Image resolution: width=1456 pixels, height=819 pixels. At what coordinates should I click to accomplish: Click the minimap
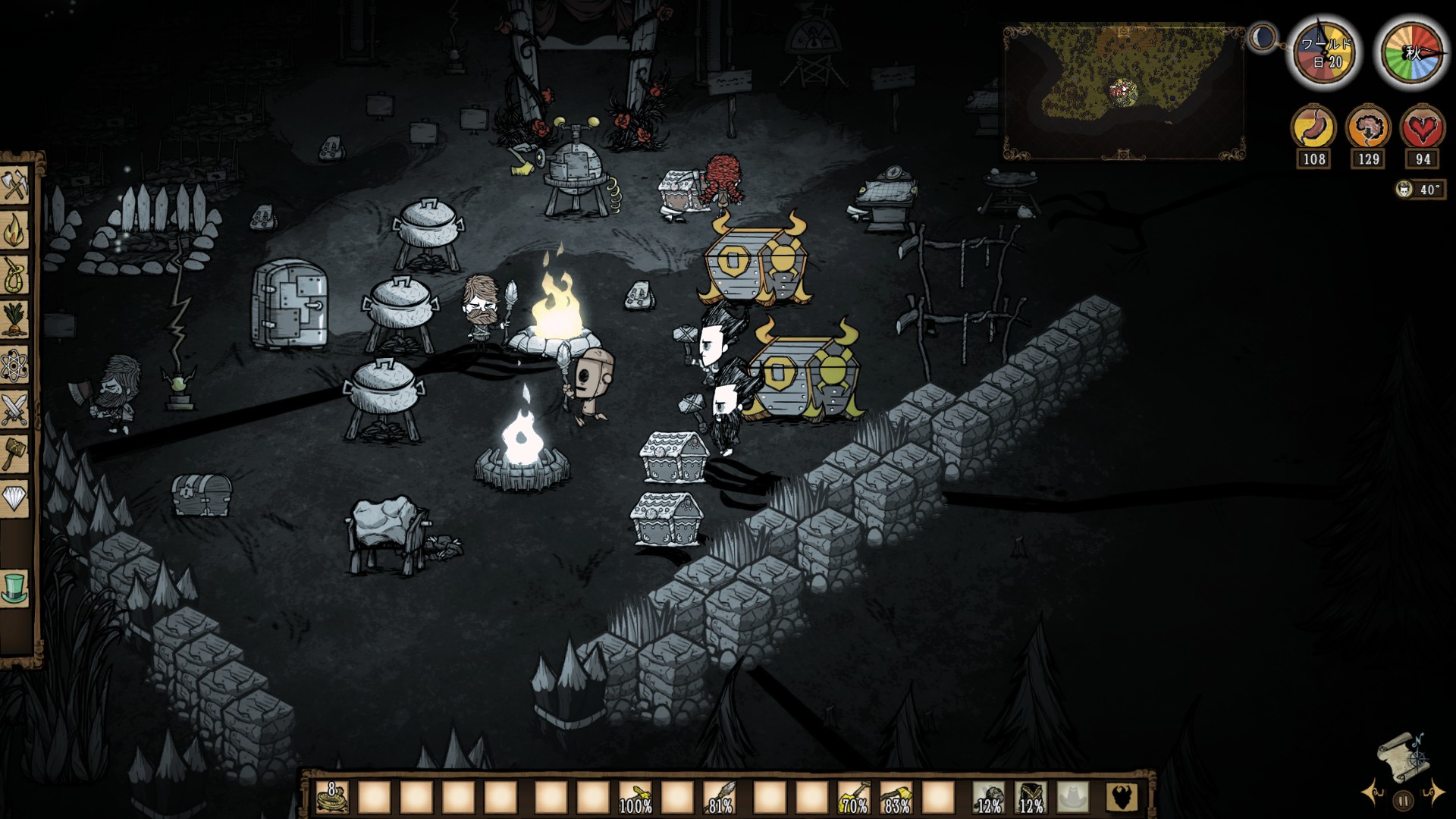click(x=1124, y=91)
